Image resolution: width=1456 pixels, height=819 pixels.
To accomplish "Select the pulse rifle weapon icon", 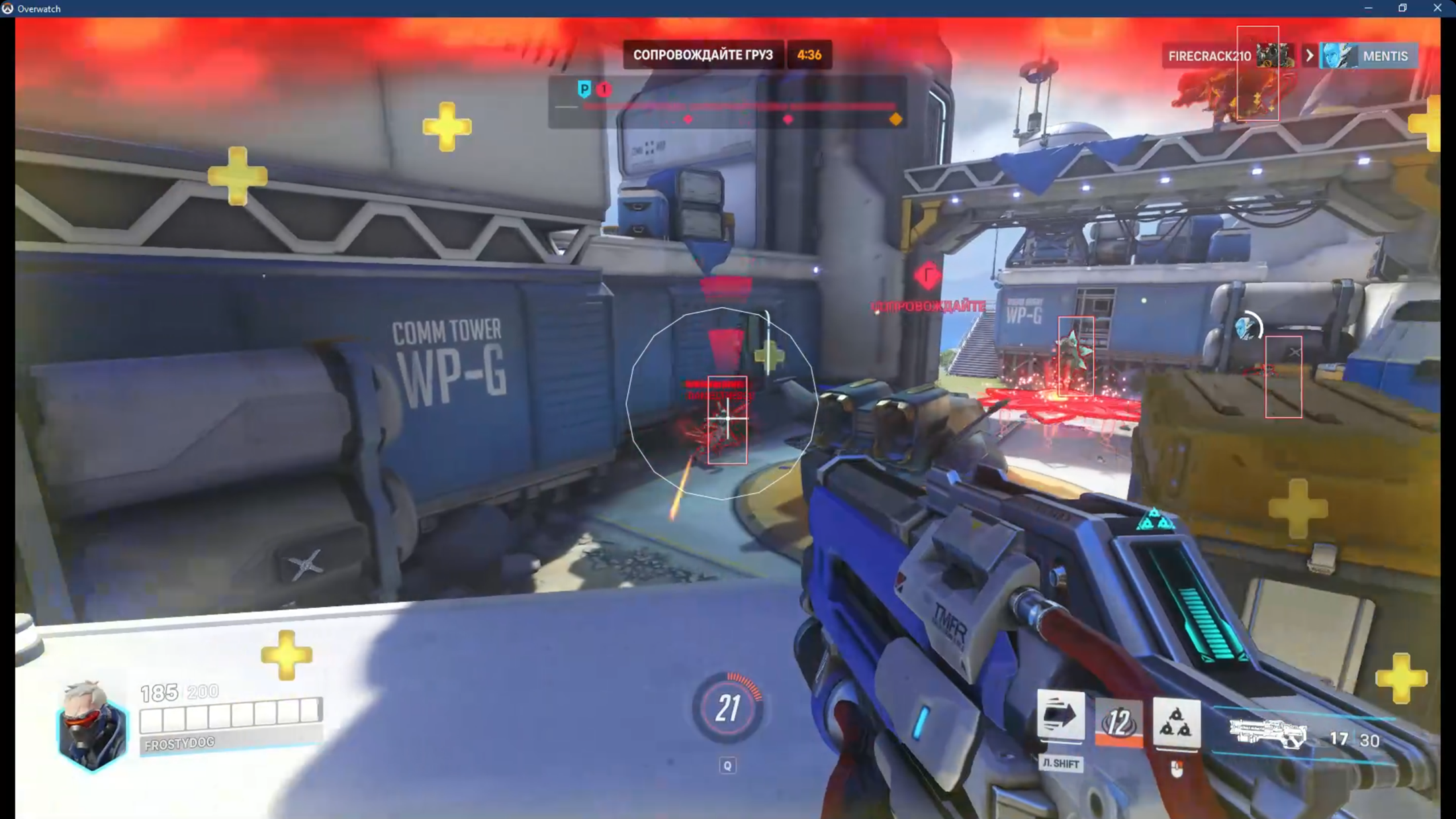I will 1267,734.
